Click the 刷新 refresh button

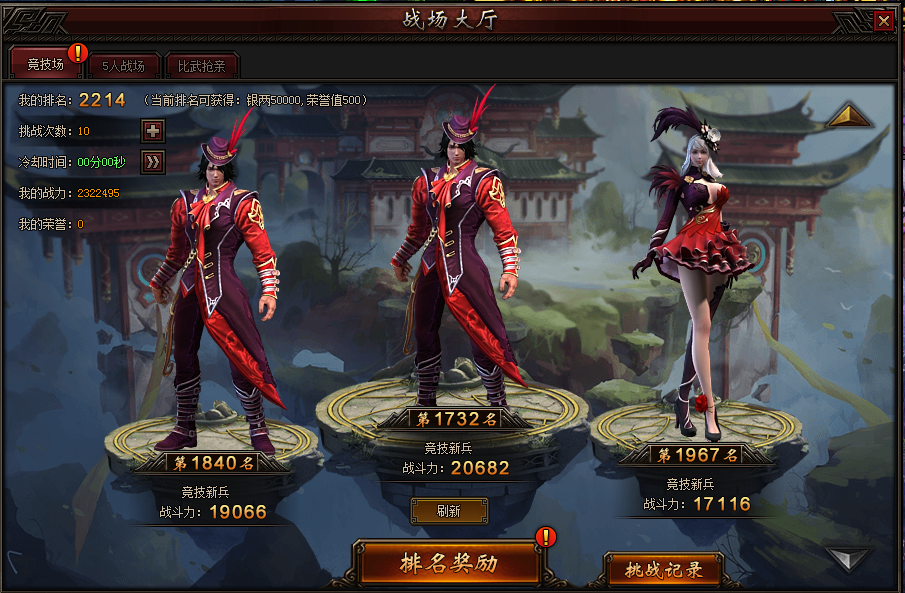click(x=449, y=511)
